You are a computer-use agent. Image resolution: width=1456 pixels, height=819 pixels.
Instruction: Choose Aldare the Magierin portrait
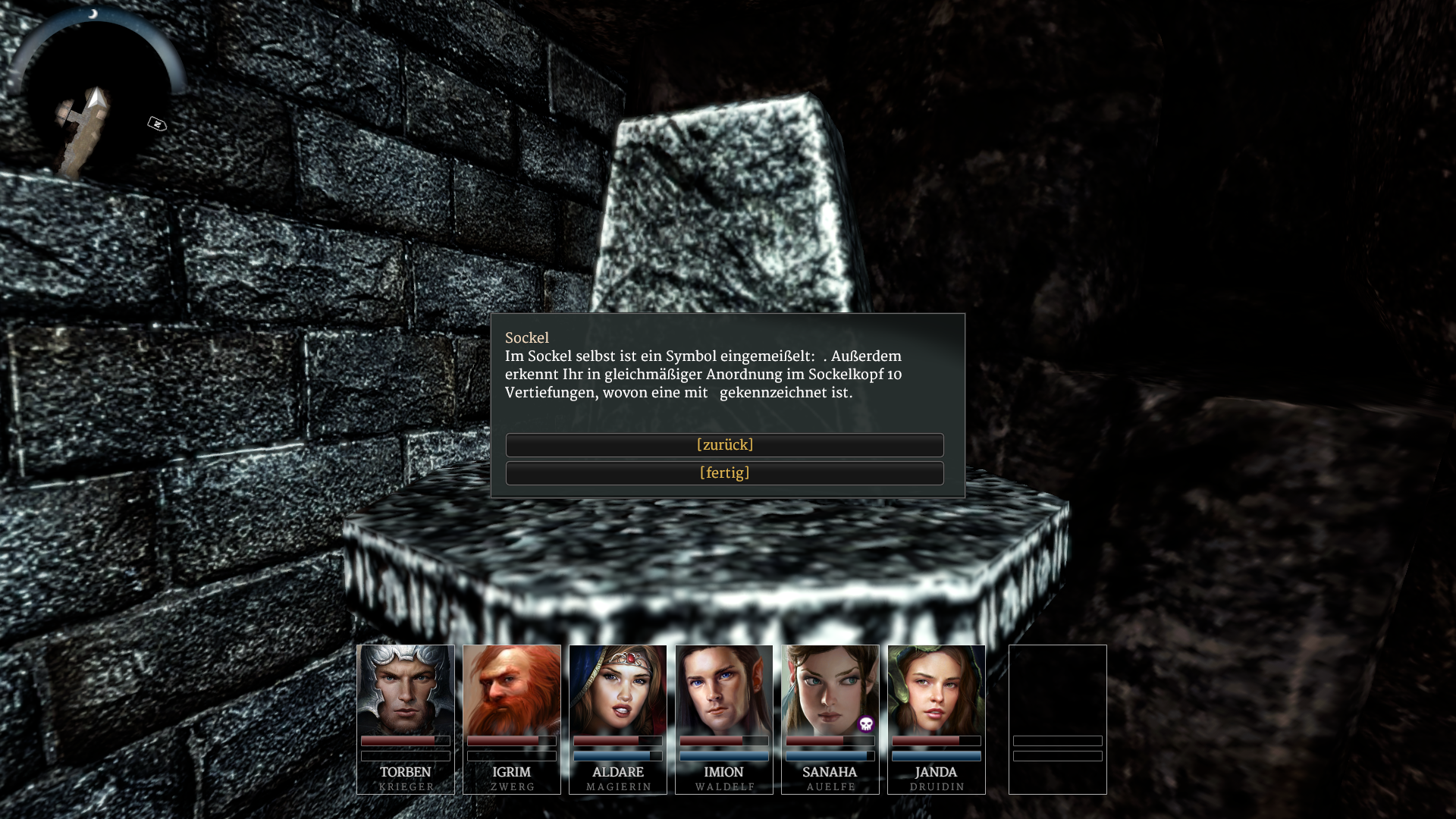[x=618, y=690]
